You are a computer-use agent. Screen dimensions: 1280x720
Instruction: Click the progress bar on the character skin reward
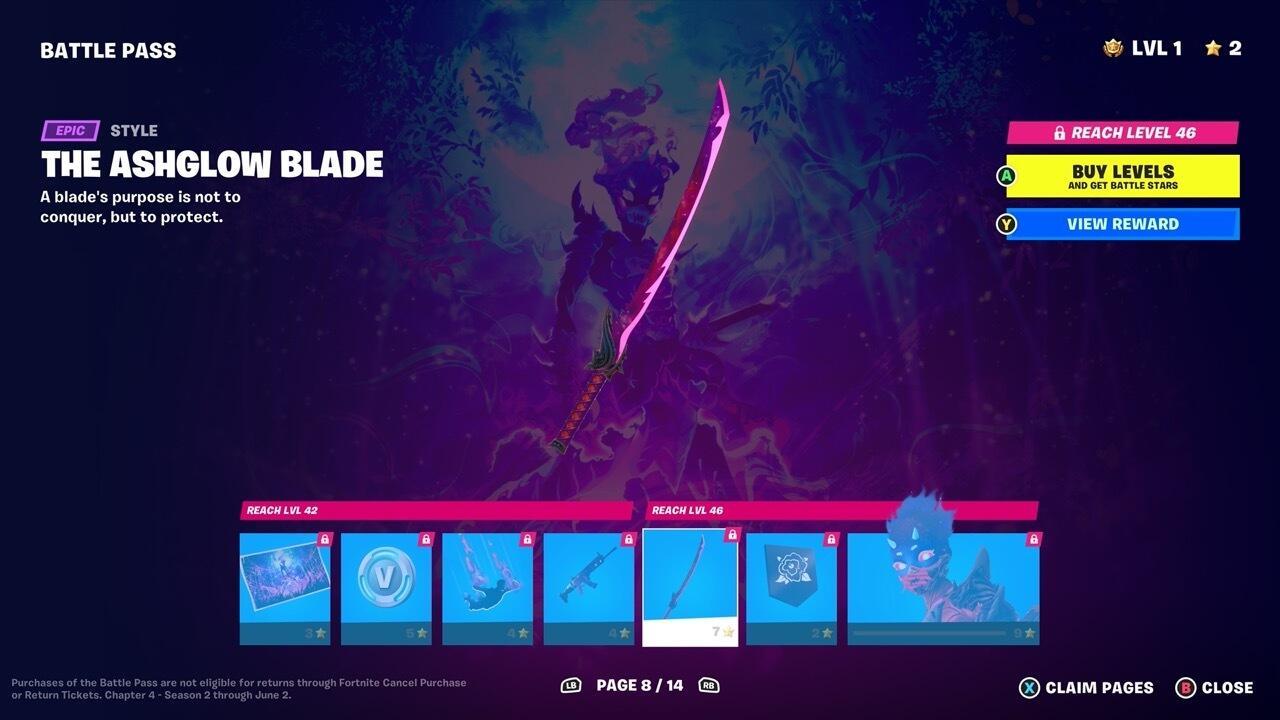(928, 631)
